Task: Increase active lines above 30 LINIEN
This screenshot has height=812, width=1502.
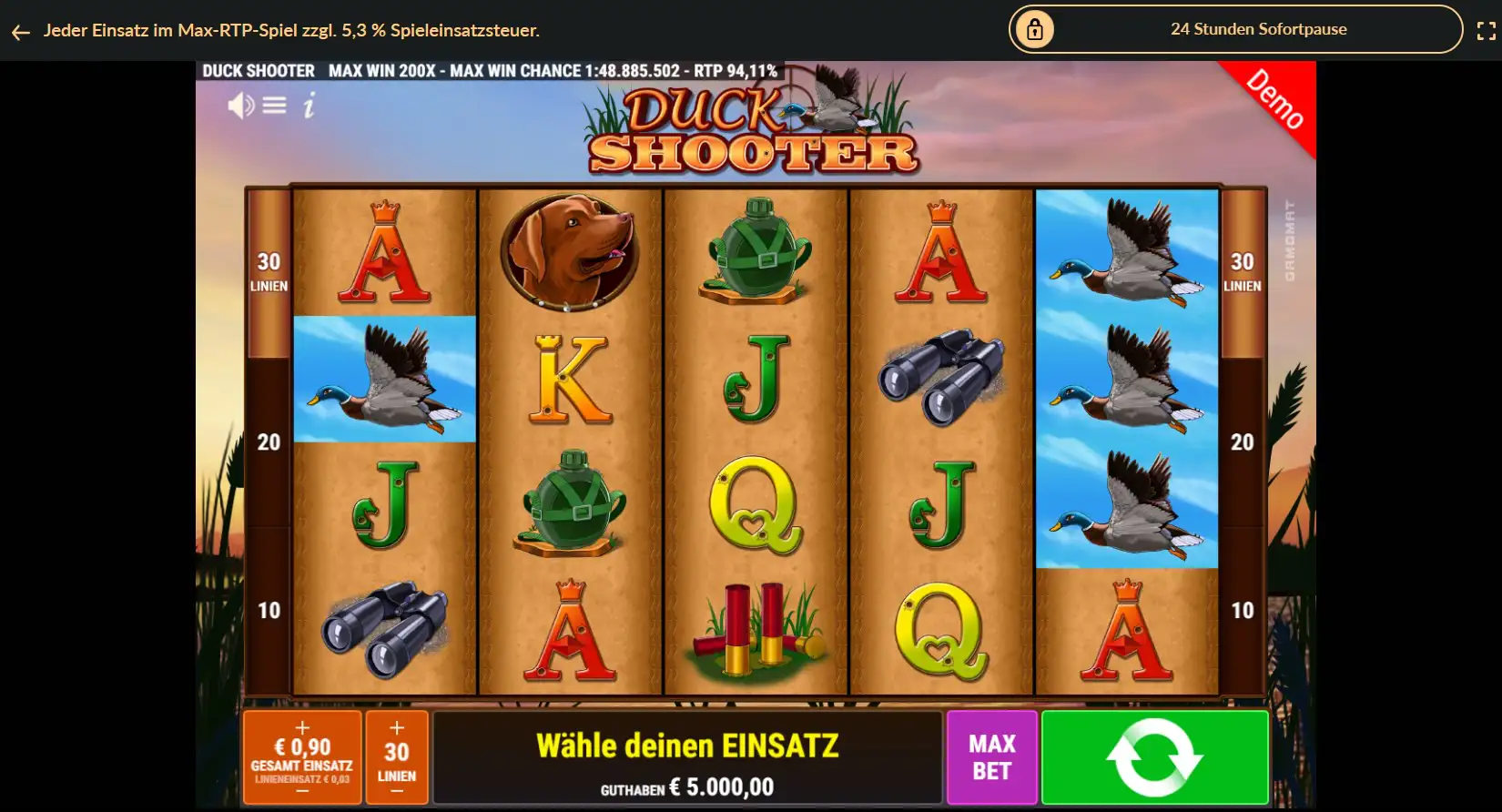Action: point(396,727)
